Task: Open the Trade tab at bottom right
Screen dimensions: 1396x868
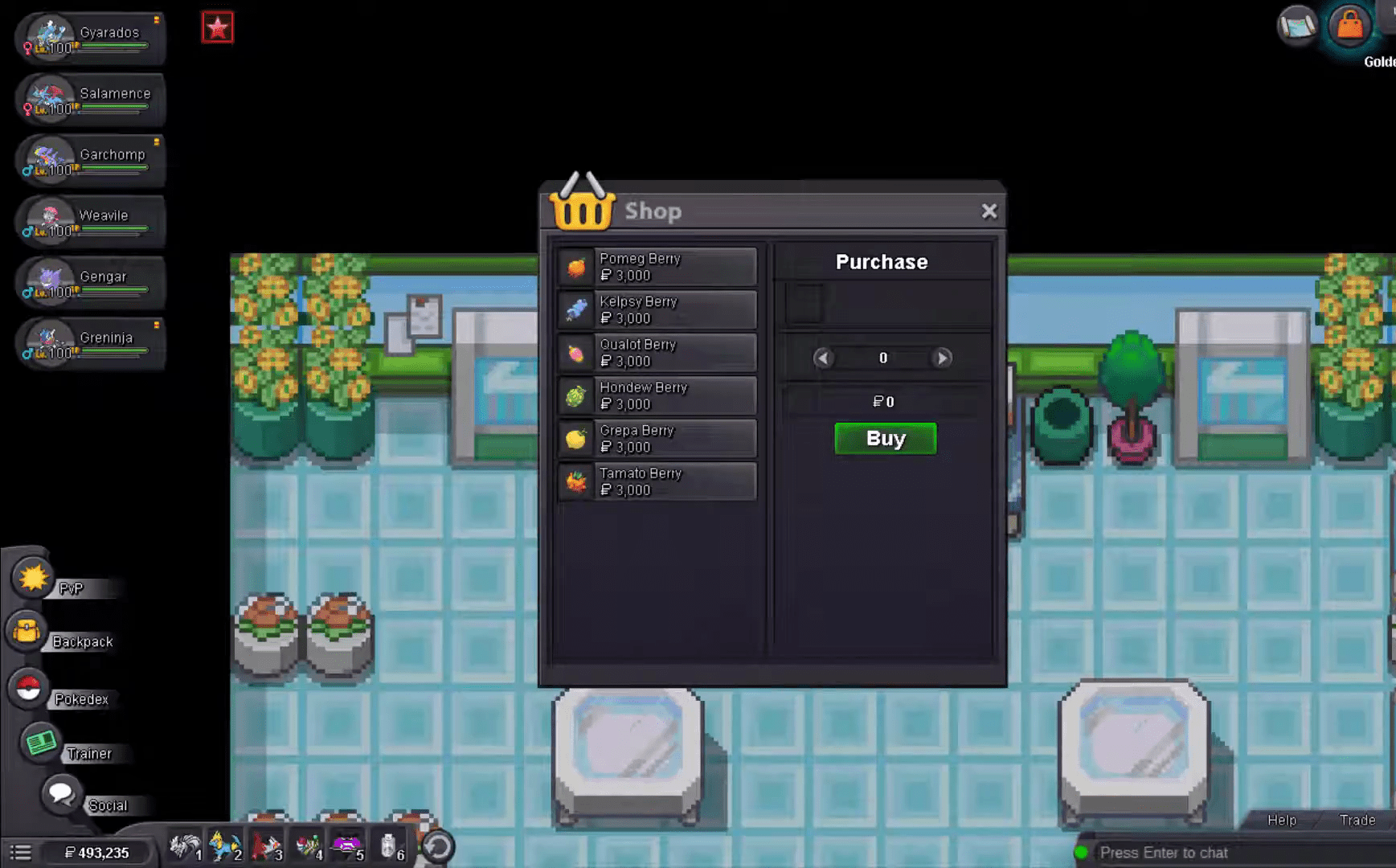Action: (1357, 820)
